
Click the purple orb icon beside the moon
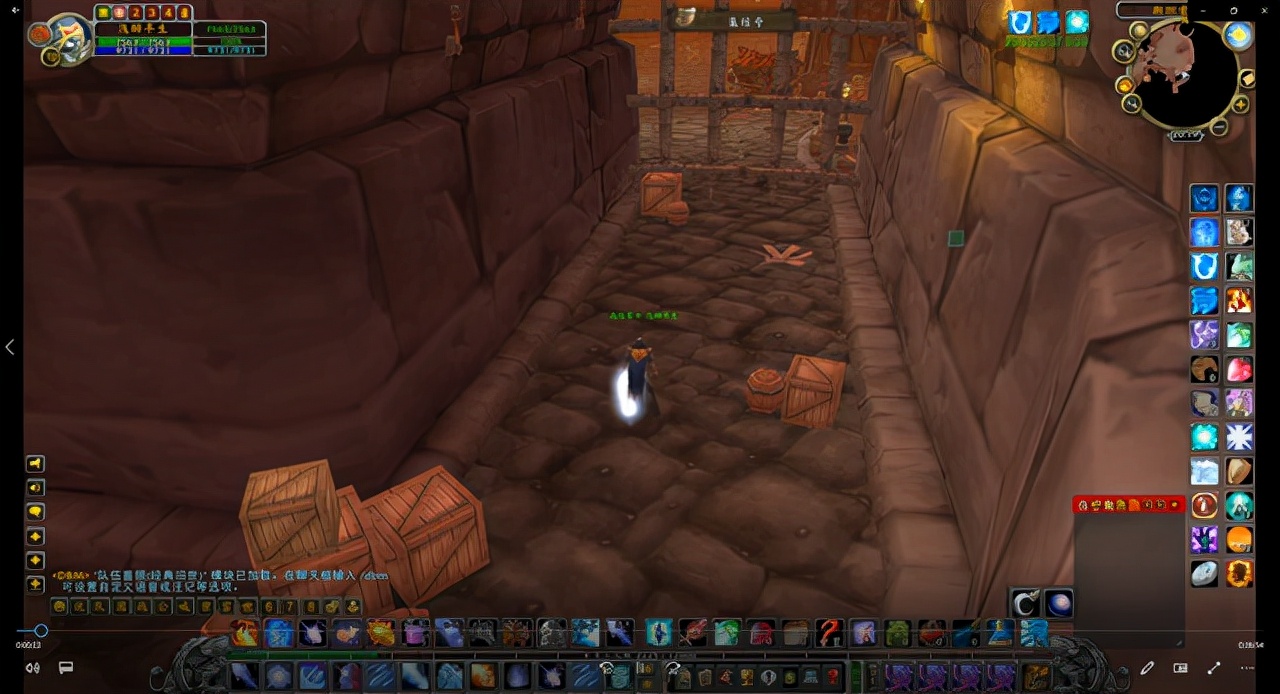[x=1059, y=603]
